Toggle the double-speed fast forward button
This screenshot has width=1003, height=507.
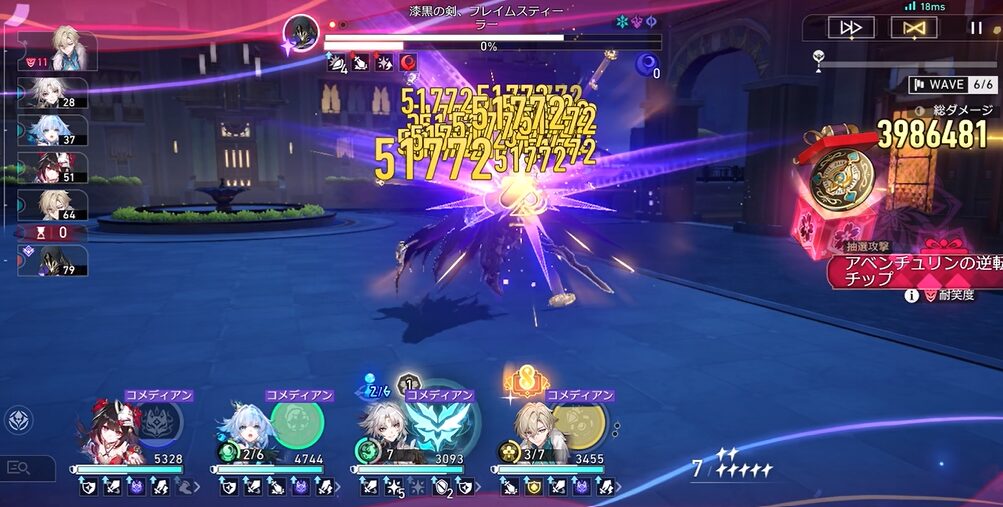pyautogui.click(x=851, y=28)
